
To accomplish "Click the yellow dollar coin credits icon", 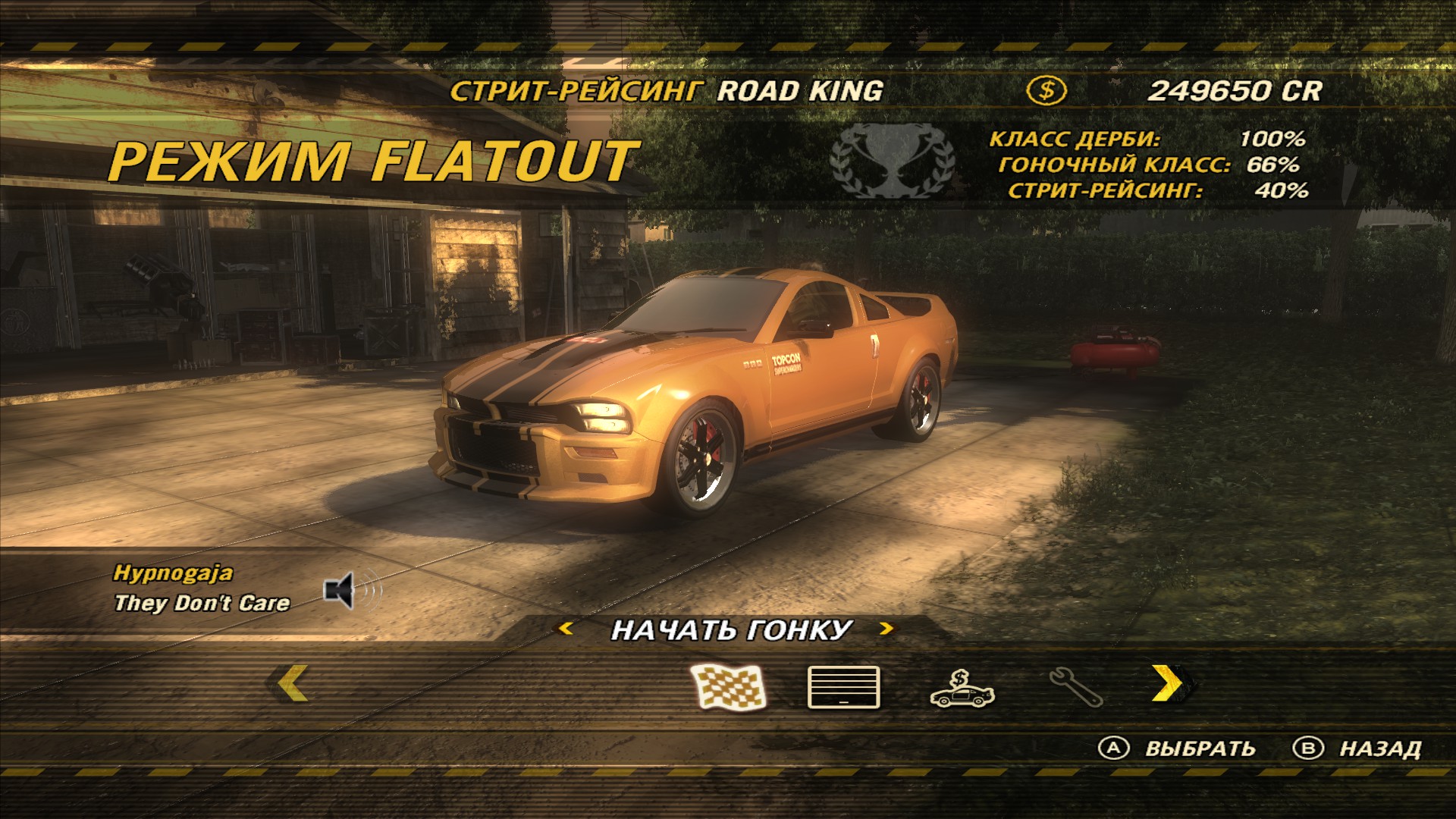I will (x=1046, y=91).
